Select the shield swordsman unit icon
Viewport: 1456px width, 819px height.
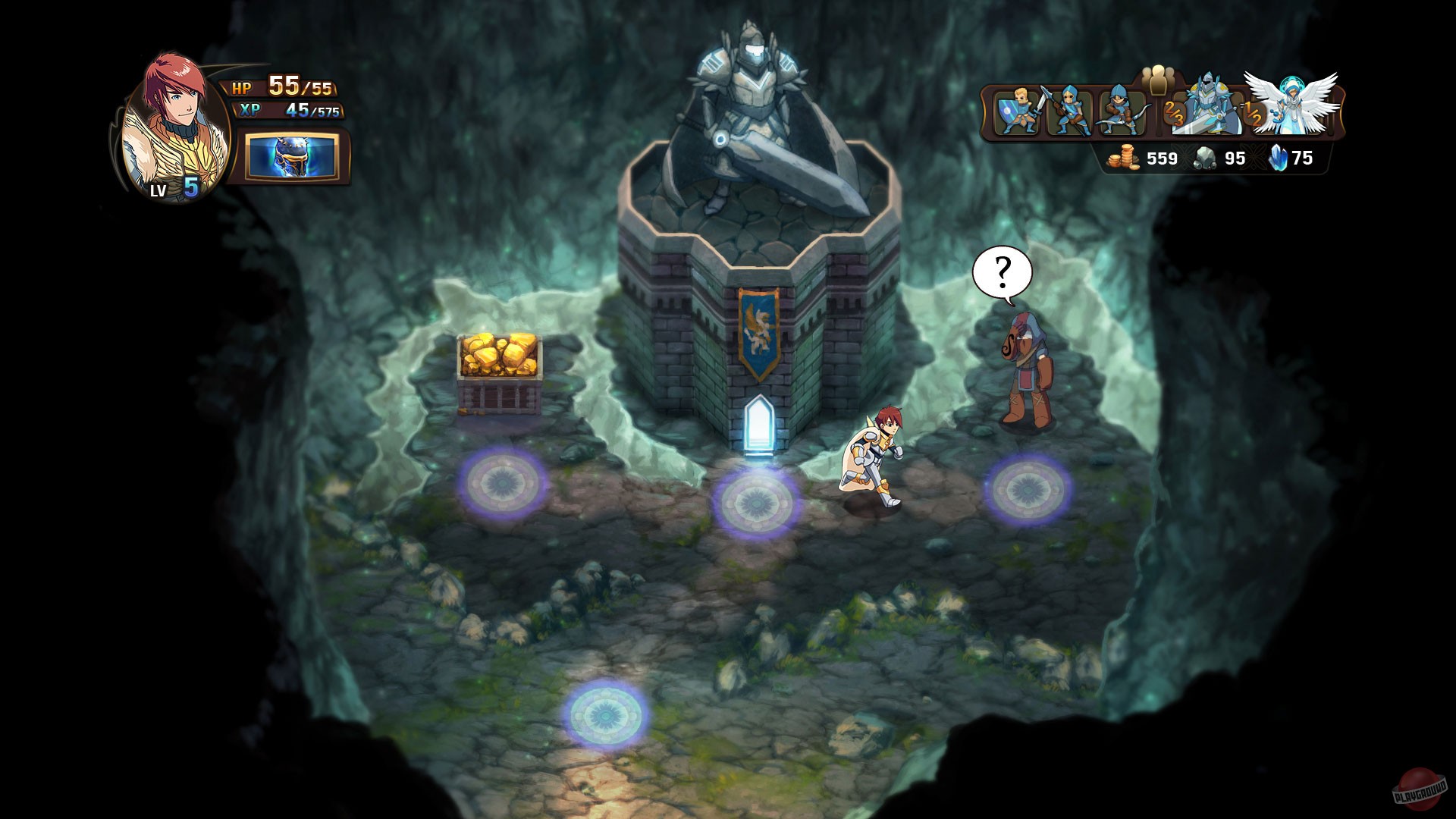pyautogui.click(x=1017, y=112)
